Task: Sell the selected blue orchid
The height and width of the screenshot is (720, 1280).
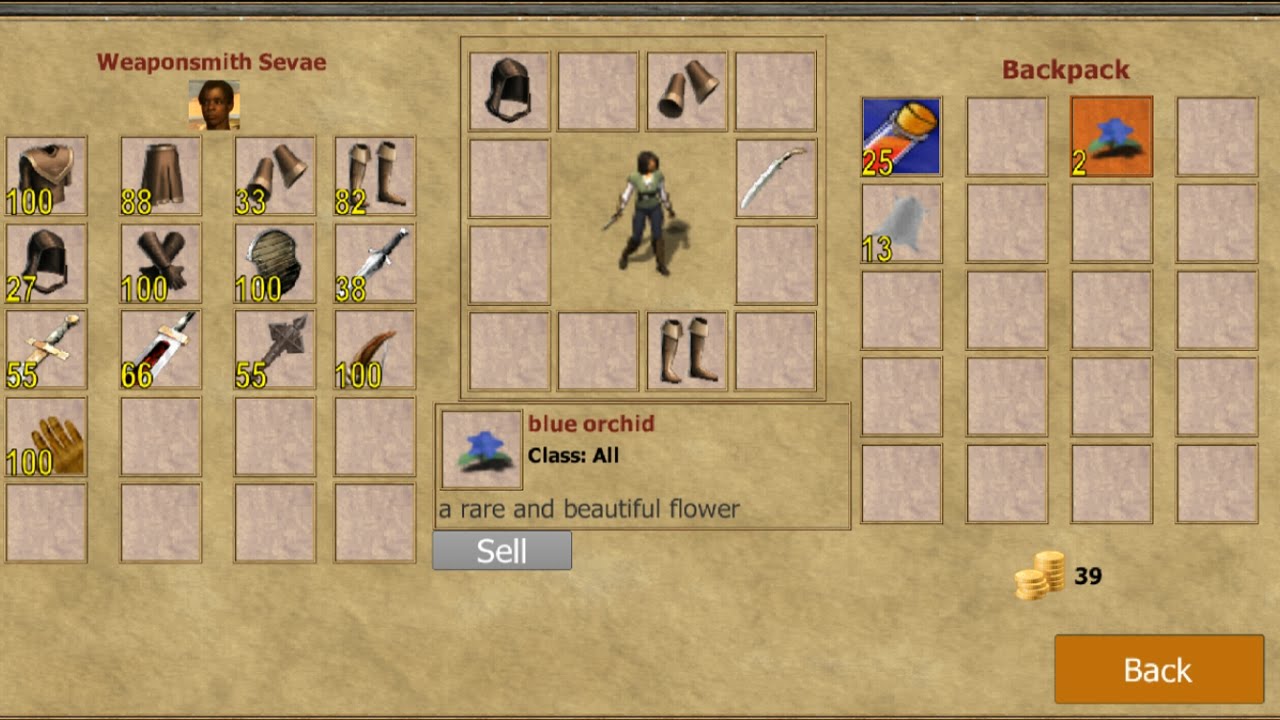Action: [501, 551]
